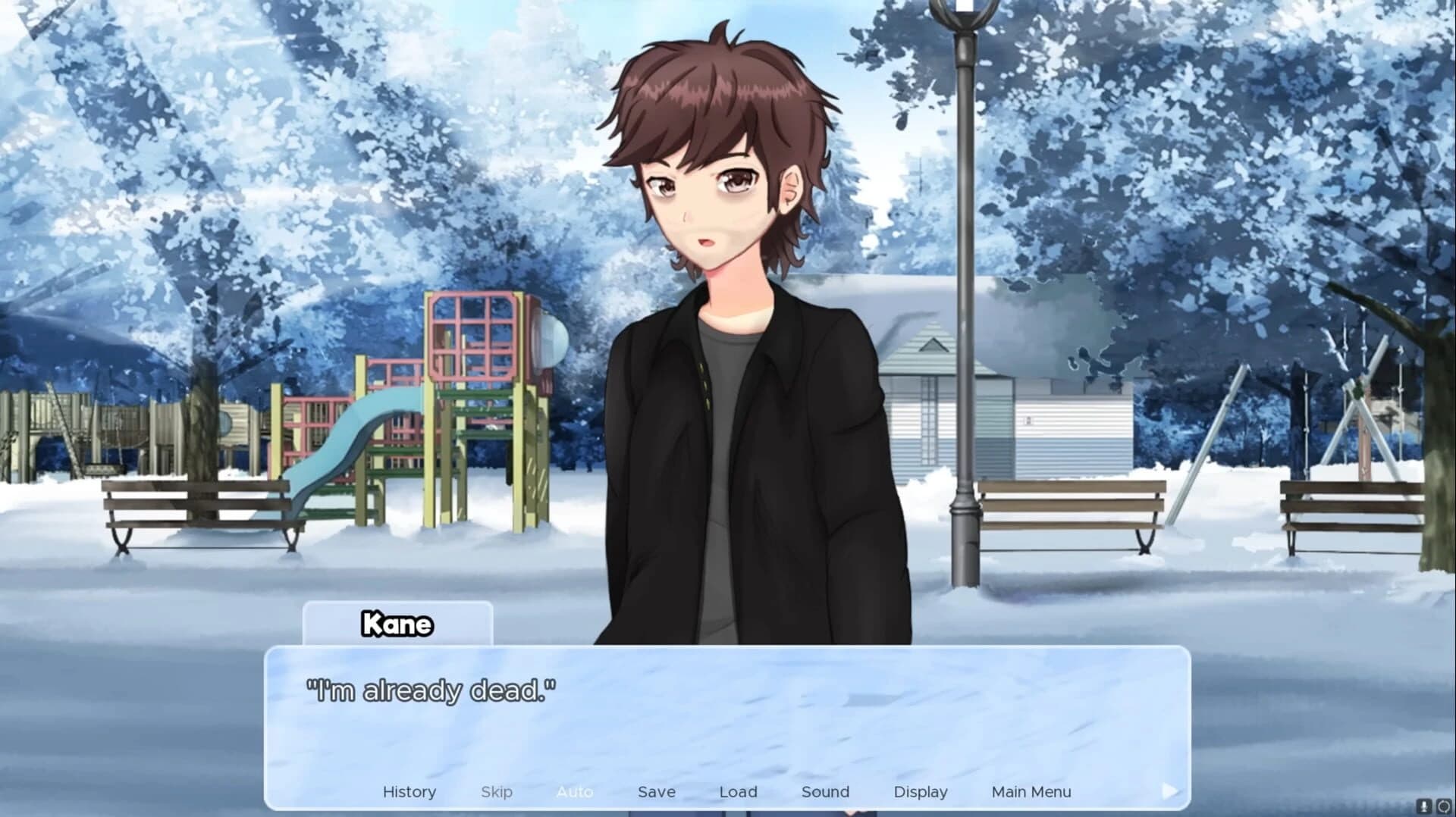Open the History dialogue log
Image resolution: width=1456 pixels, height=817 pixels.
point(409,791)
